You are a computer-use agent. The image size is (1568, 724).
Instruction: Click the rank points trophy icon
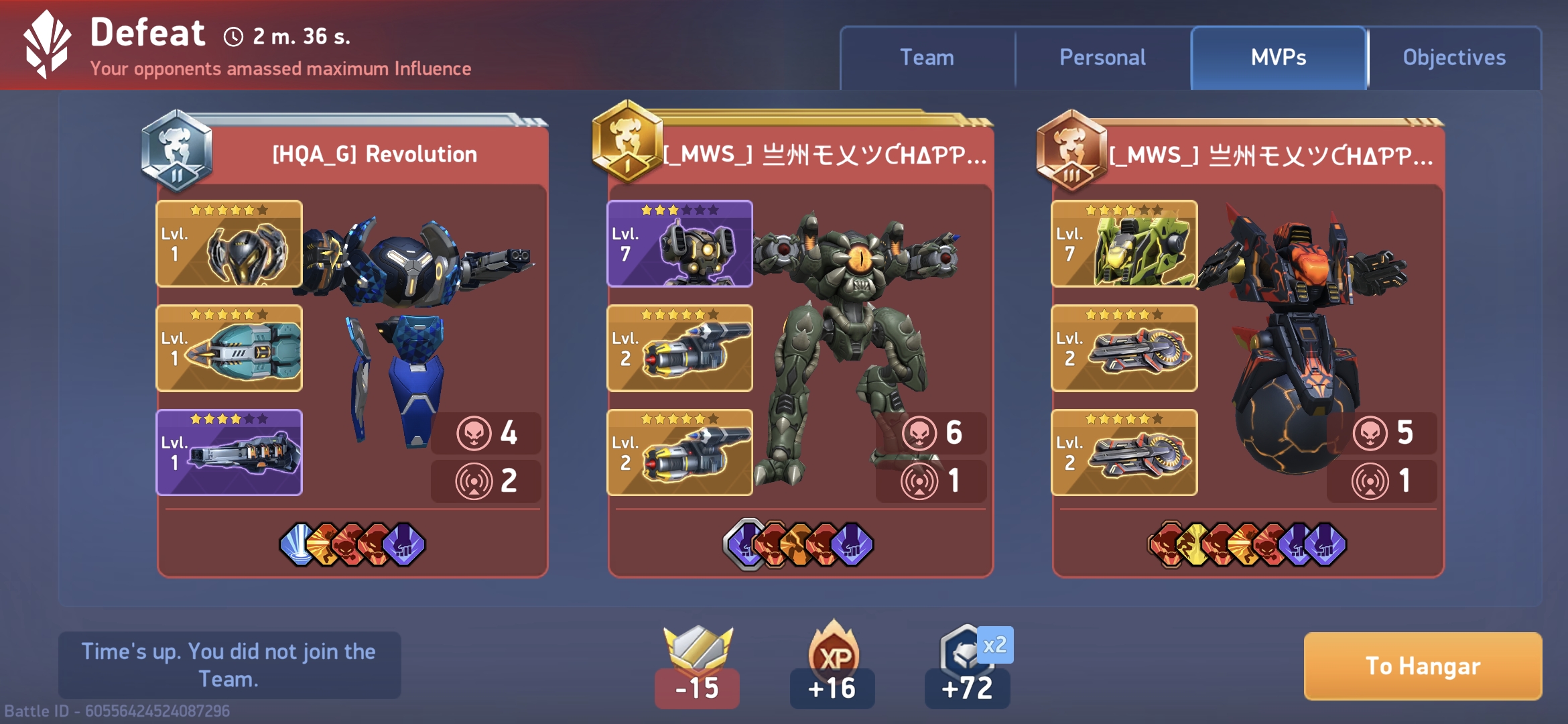[698, 649]
